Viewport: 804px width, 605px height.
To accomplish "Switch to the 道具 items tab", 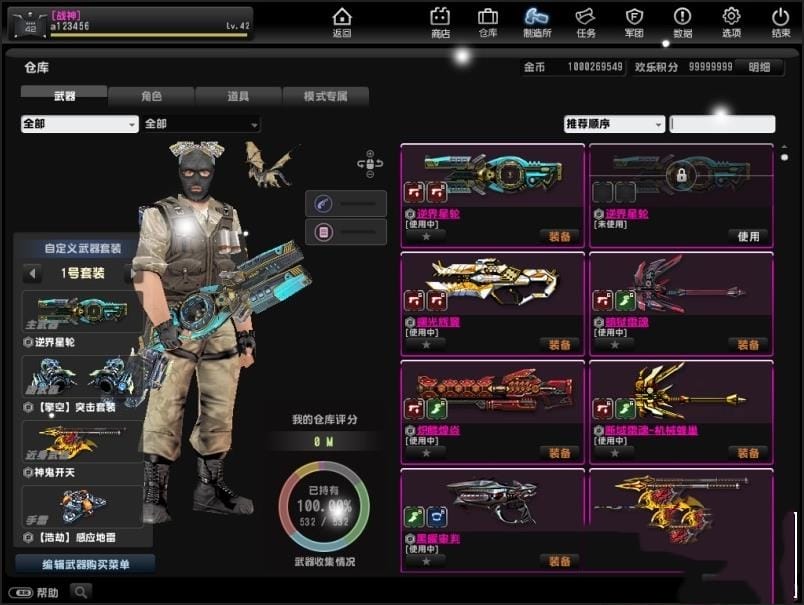I will [x=238, y=97].
